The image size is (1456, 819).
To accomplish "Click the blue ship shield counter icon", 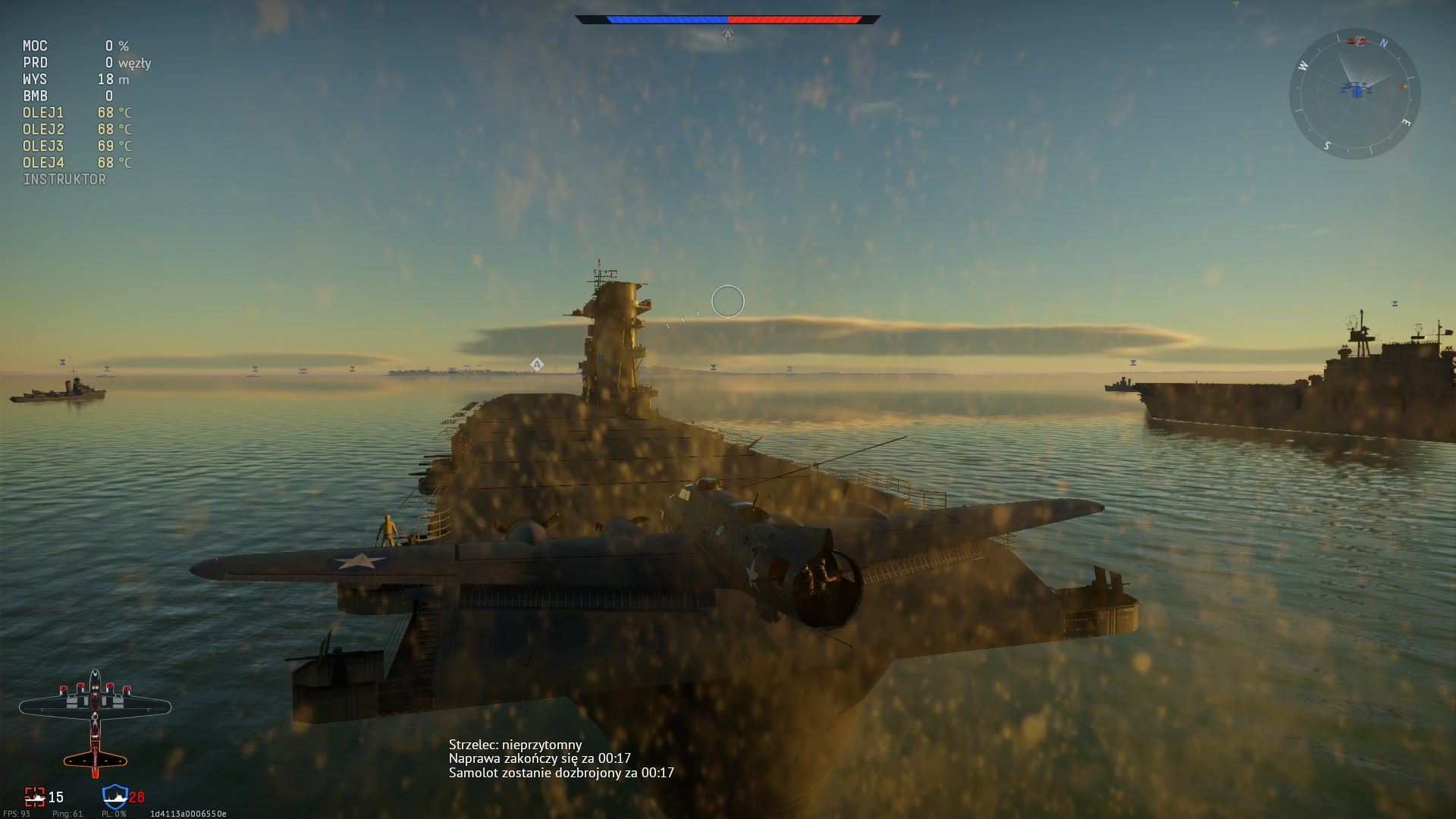I will pyautogui.click(x=115, y=796).
